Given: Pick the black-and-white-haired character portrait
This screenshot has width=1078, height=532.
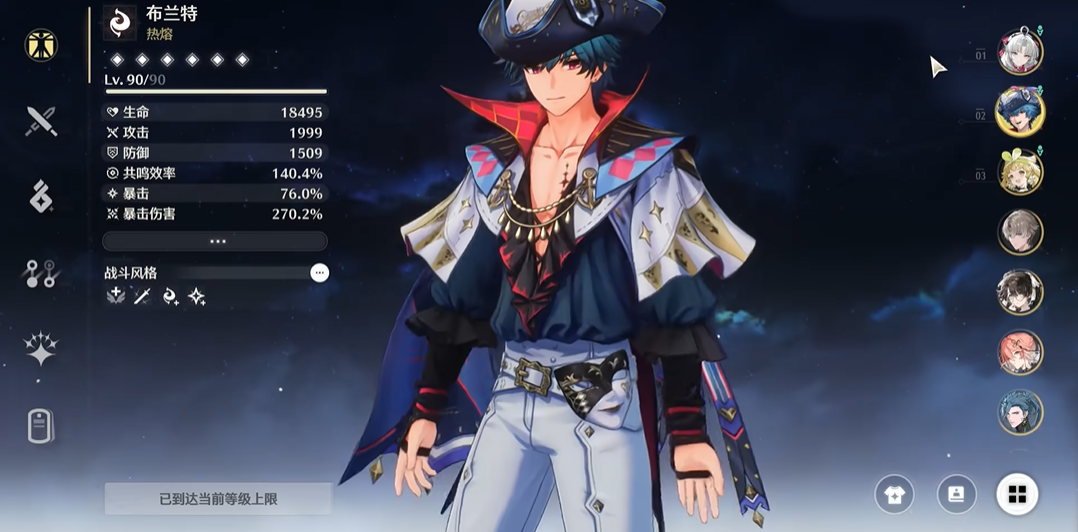Looking at the screenshot, I should tap(1020, 292).
